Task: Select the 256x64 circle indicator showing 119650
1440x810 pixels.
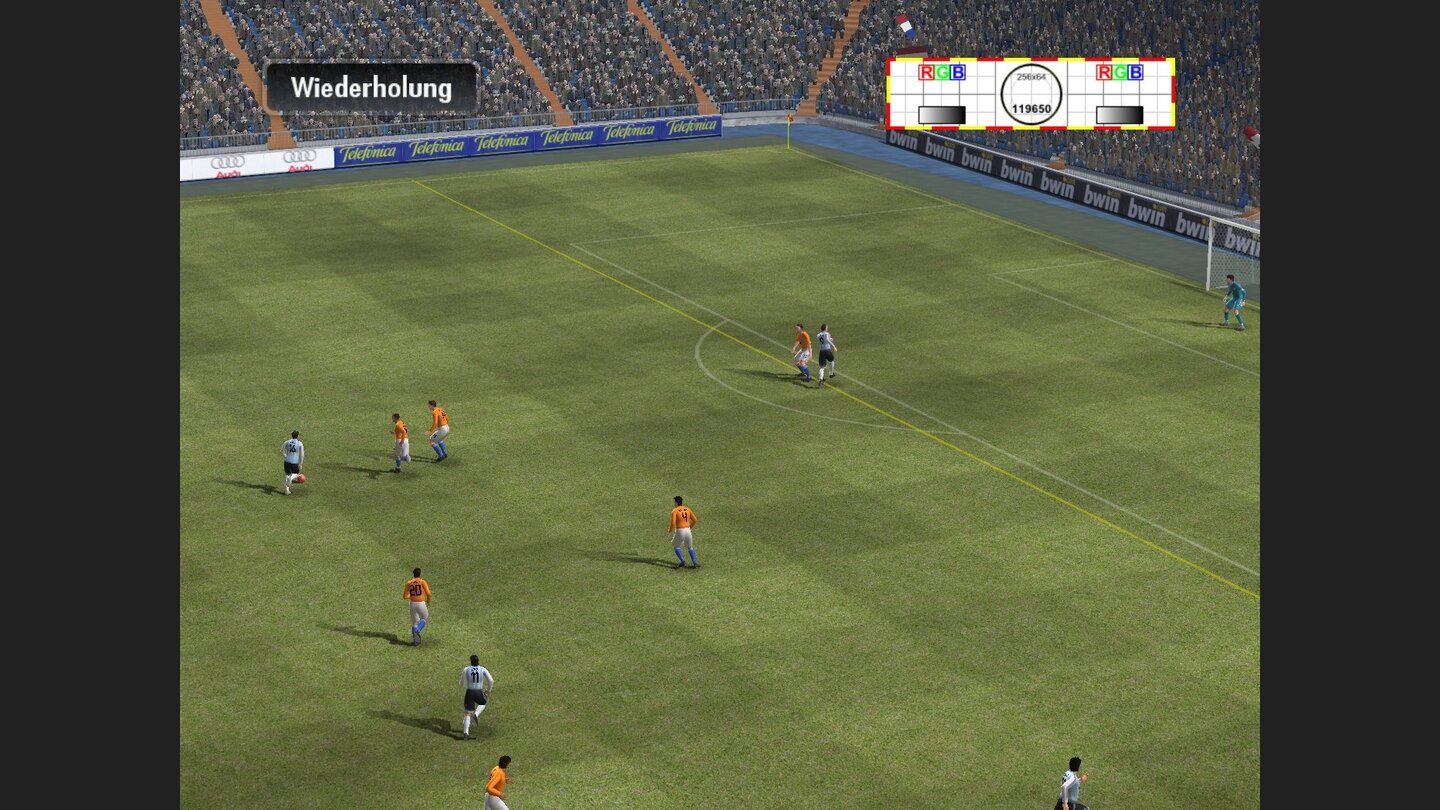Action: coord(1030,92)
